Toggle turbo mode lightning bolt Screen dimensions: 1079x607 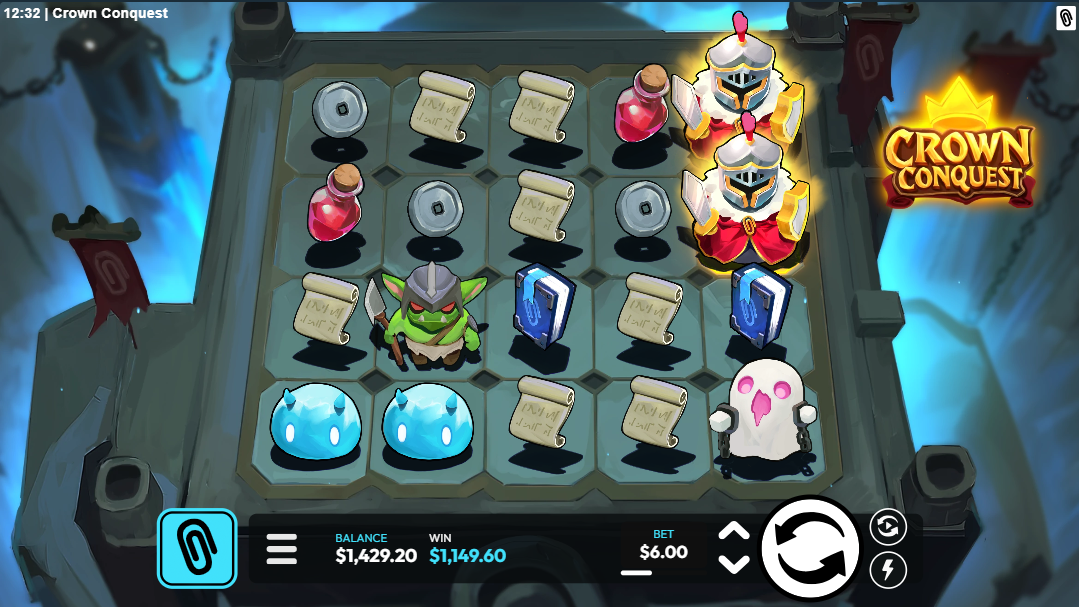pos(887,571)
